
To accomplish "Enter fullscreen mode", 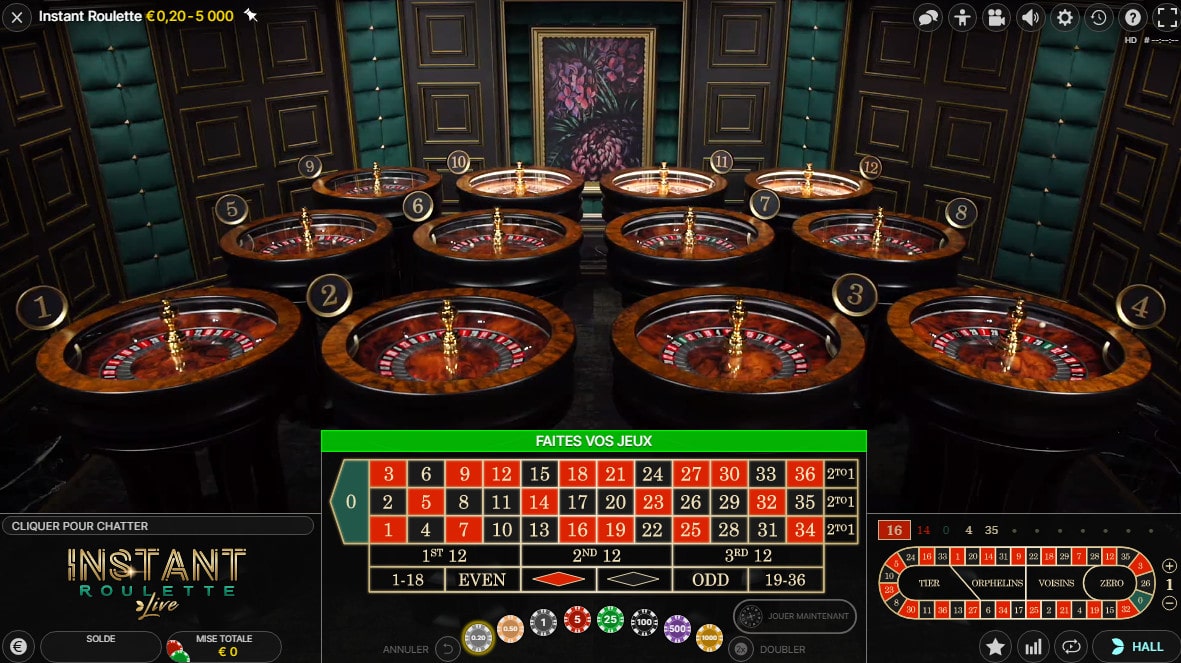I will point(1166,17).
